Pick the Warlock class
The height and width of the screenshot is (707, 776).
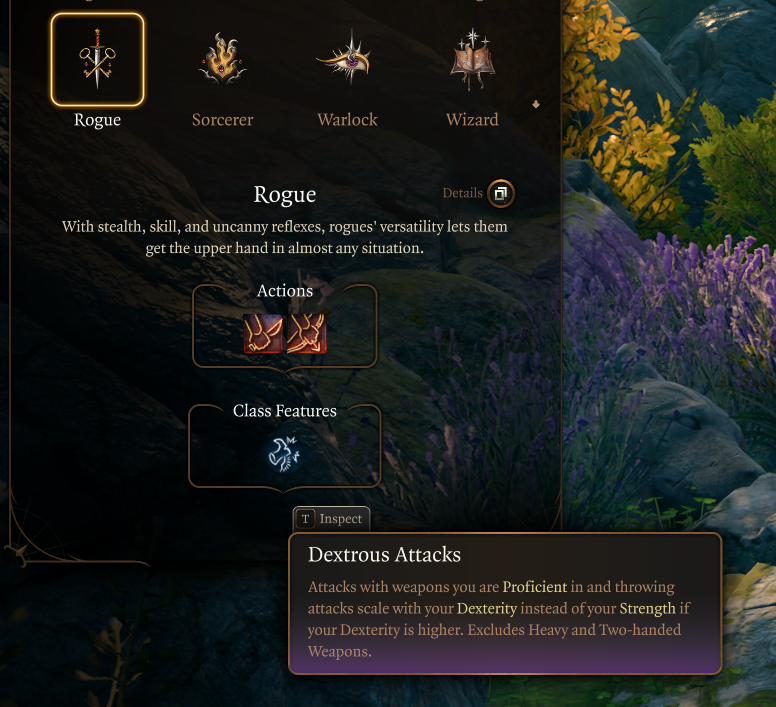click(347, 60)
